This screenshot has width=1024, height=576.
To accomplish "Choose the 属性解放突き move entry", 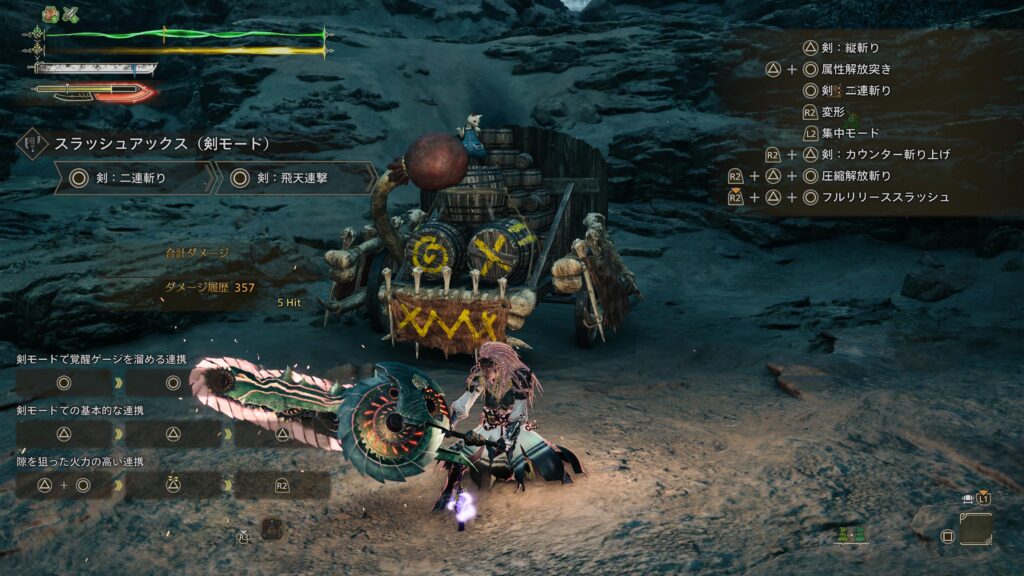I will pos(855,69).
